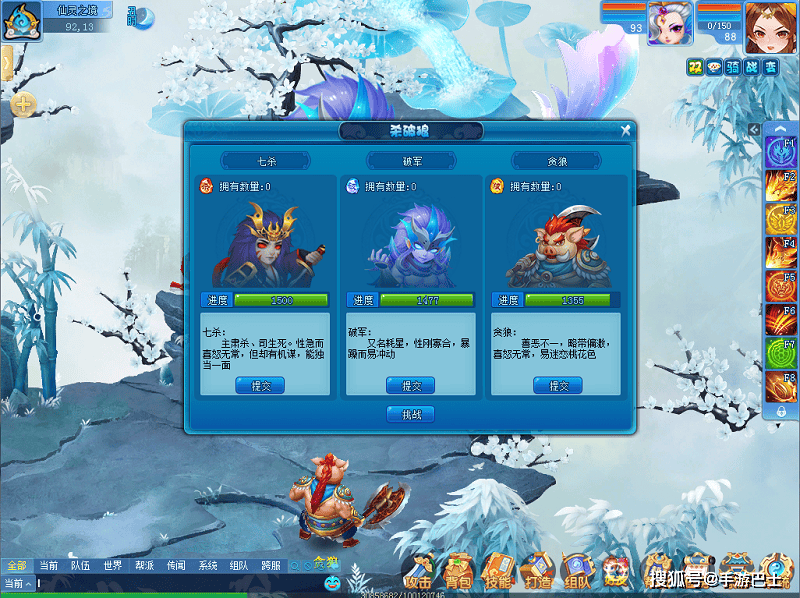The image size is (800, 598).
Task: Activate the F7 green skill
Action: (x=780, y=353)
